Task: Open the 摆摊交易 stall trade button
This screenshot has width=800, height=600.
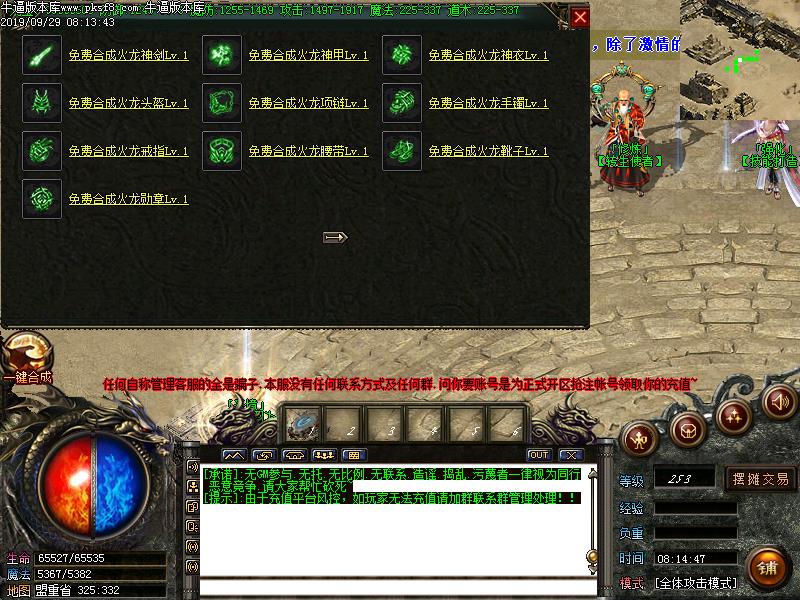Action: [761, 478]
